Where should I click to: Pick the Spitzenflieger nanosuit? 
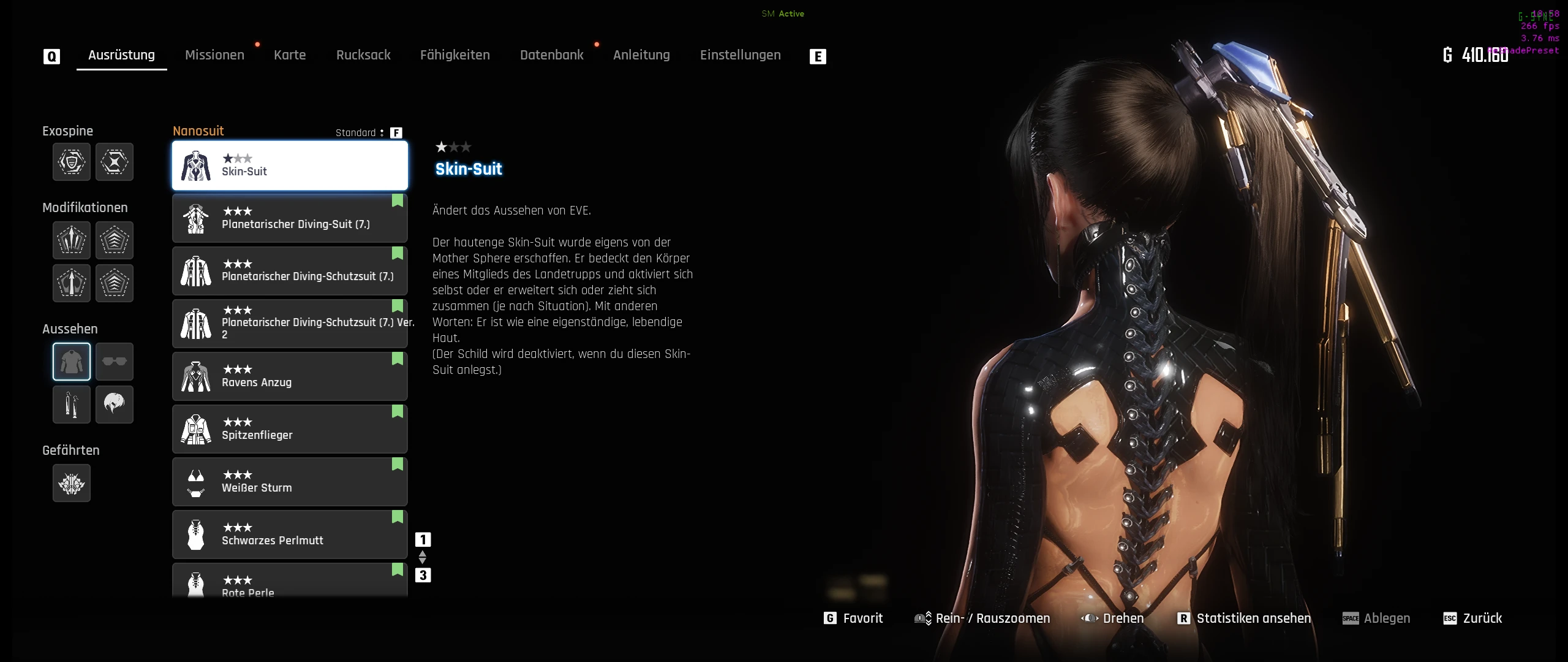(290, 429)
